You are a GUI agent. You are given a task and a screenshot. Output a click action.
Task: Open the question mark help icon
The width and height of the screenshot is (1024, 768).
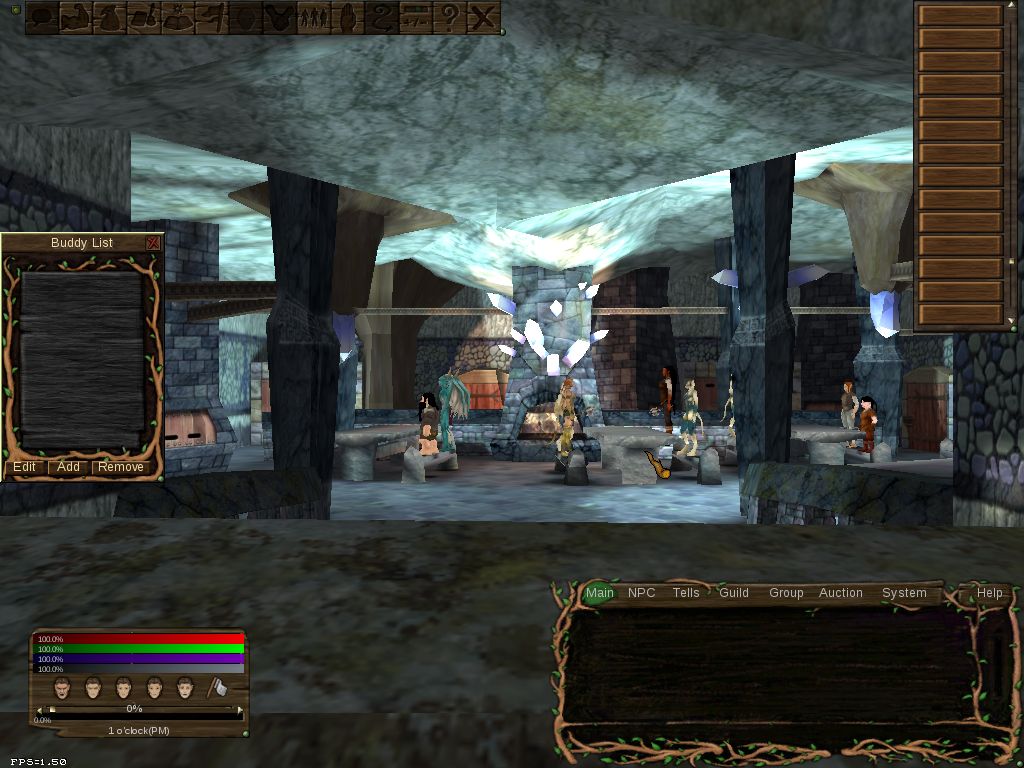click(x=450, y=17)
